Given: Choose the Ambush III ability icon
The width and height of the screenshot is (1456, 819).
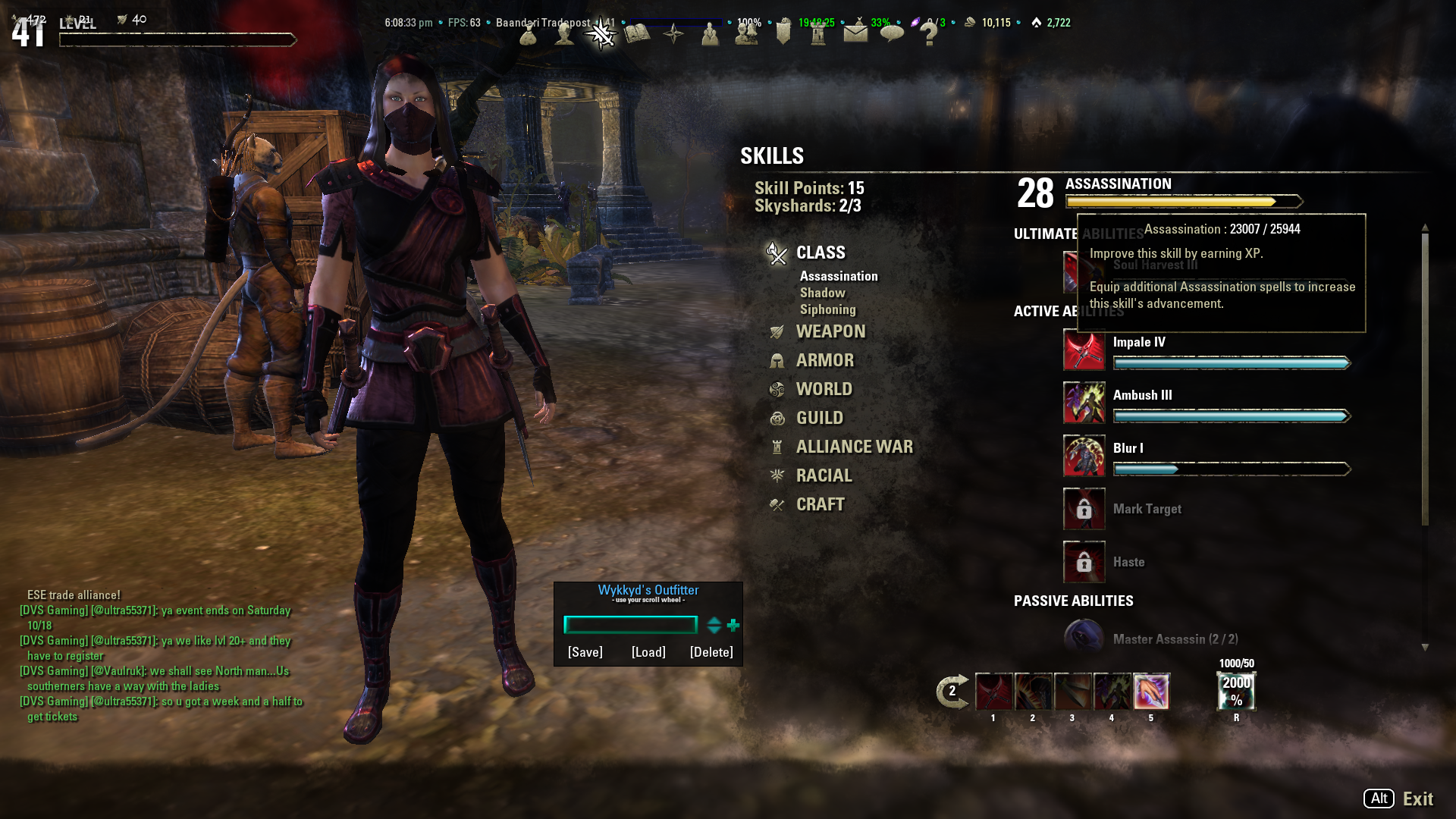Looking at the screenshot, I should (1084, 403).
